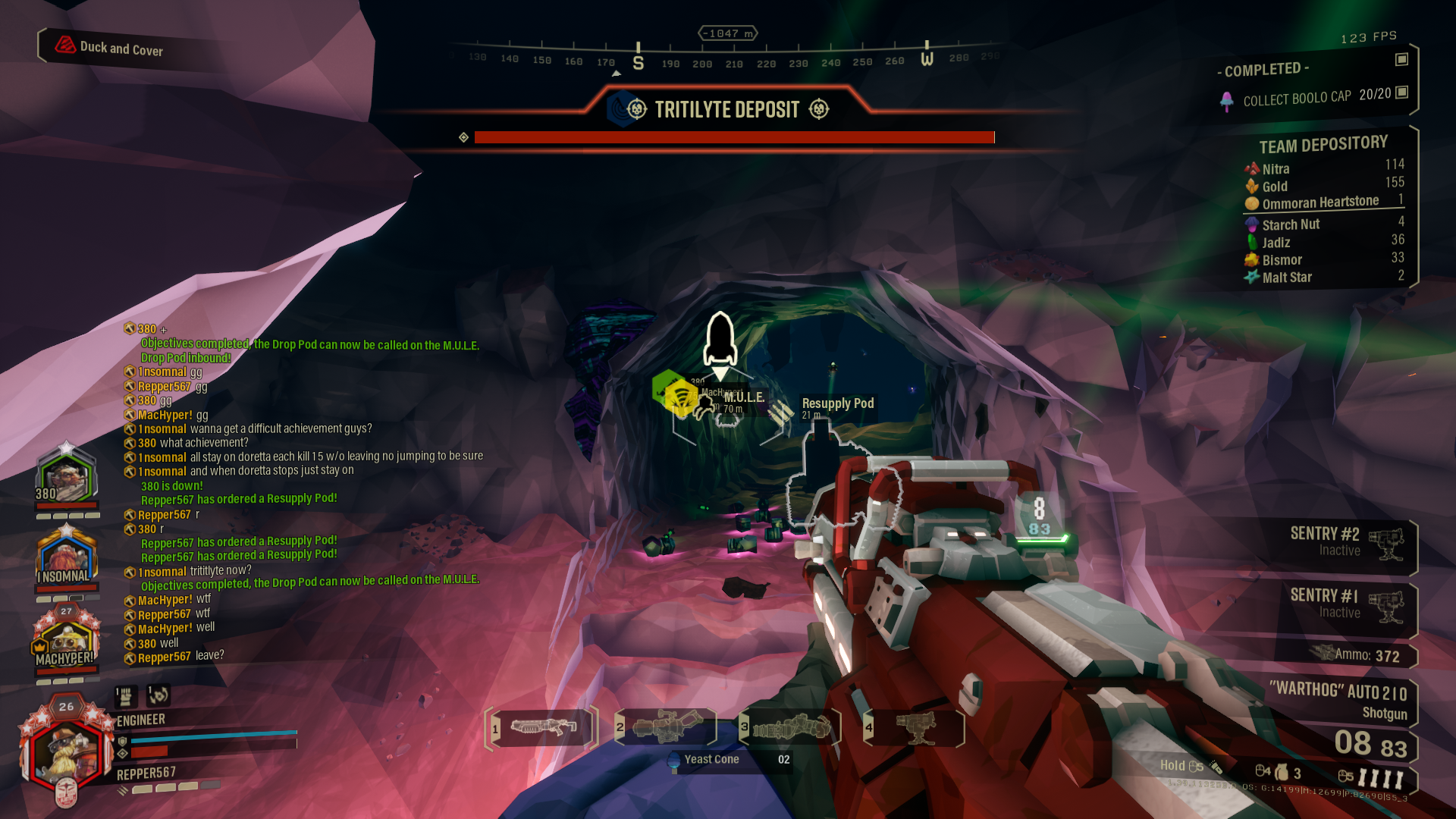The height and width of the screenshot is (819, 1456).
Task: Click the Collect Boolo Cap objective
Action: tap(1297, 98)
